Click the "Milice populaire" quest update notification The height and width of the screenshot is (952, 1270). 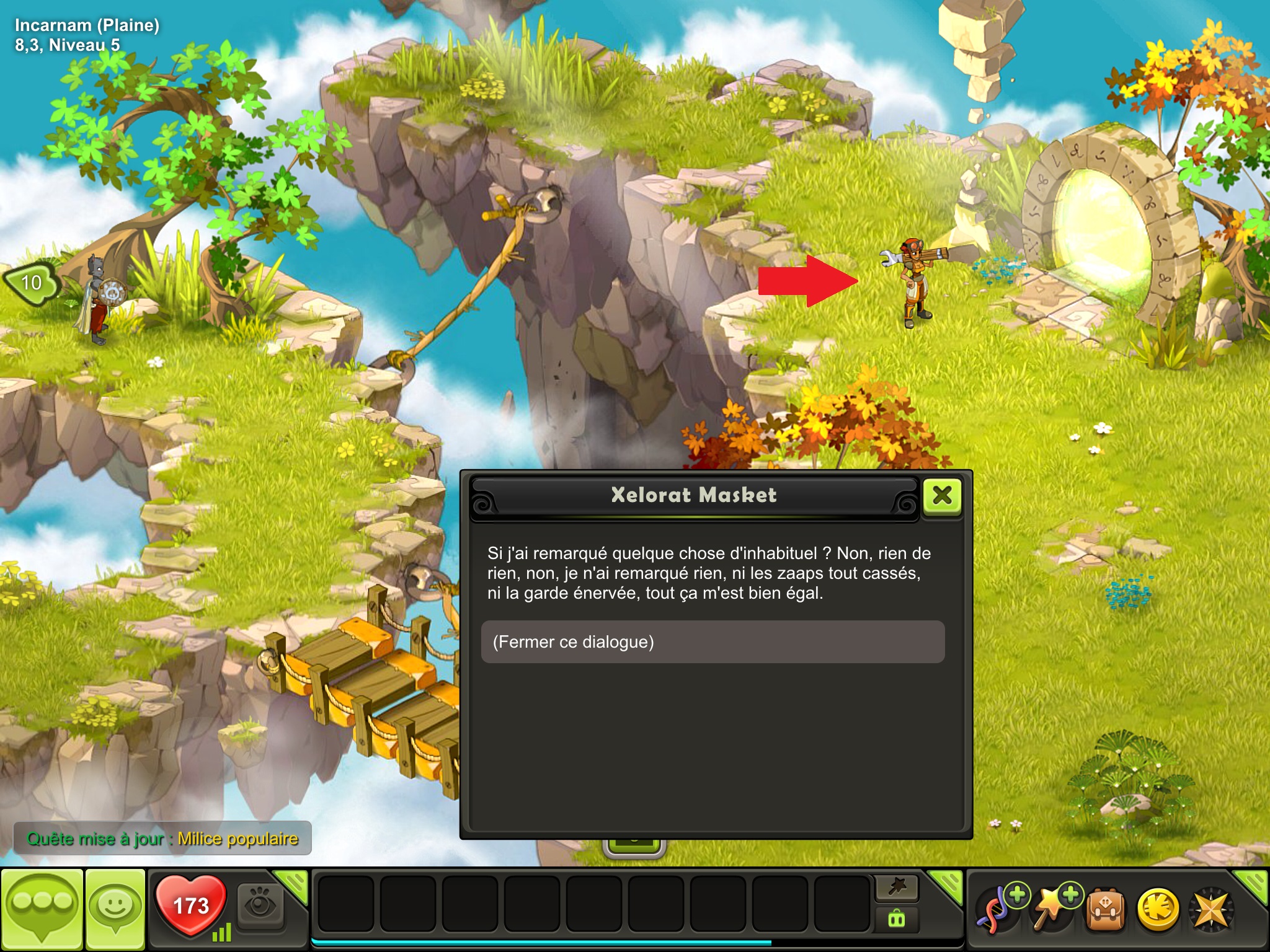coord(162,839)
